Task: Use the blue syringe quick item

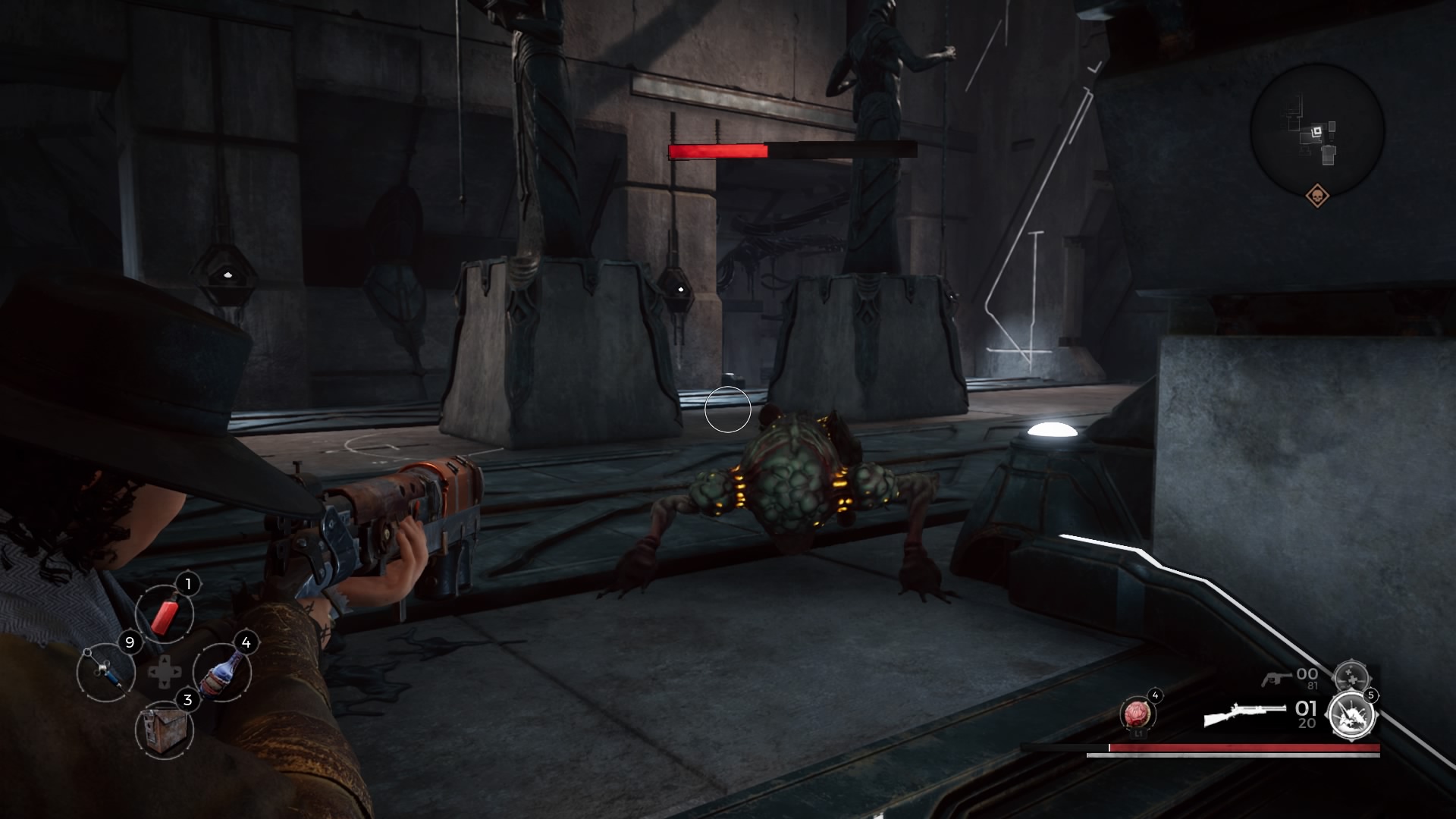Action: tap(105, 671)
